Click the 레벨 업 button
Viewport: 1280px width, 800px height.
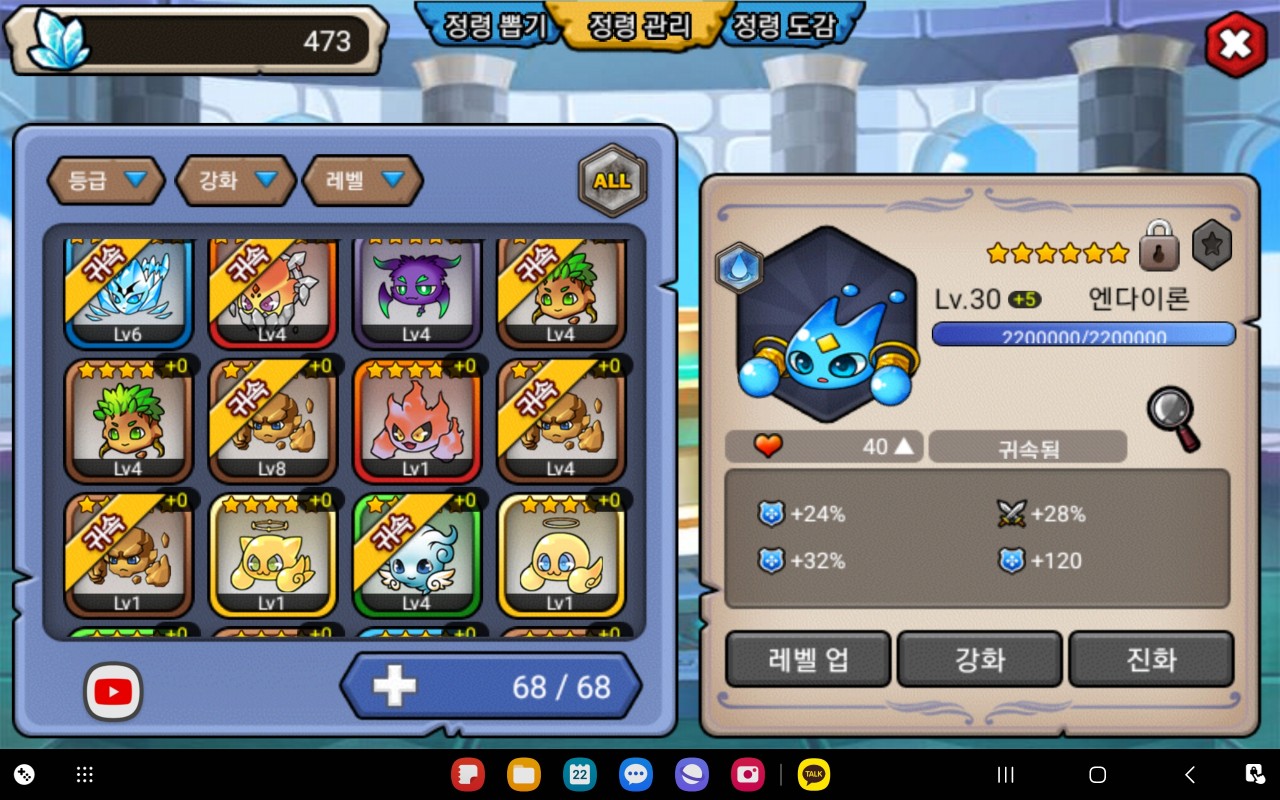click(x=808, y=659)
